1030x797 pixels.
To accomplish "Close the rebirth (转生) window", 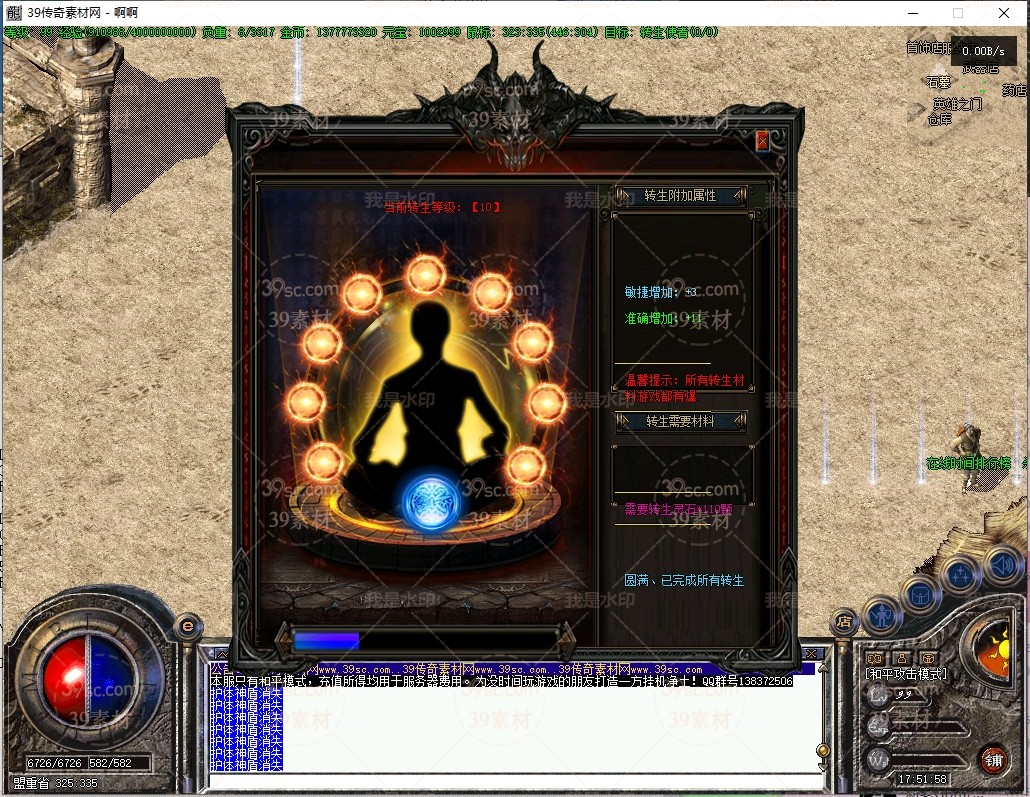I will (x=762, y=141).
